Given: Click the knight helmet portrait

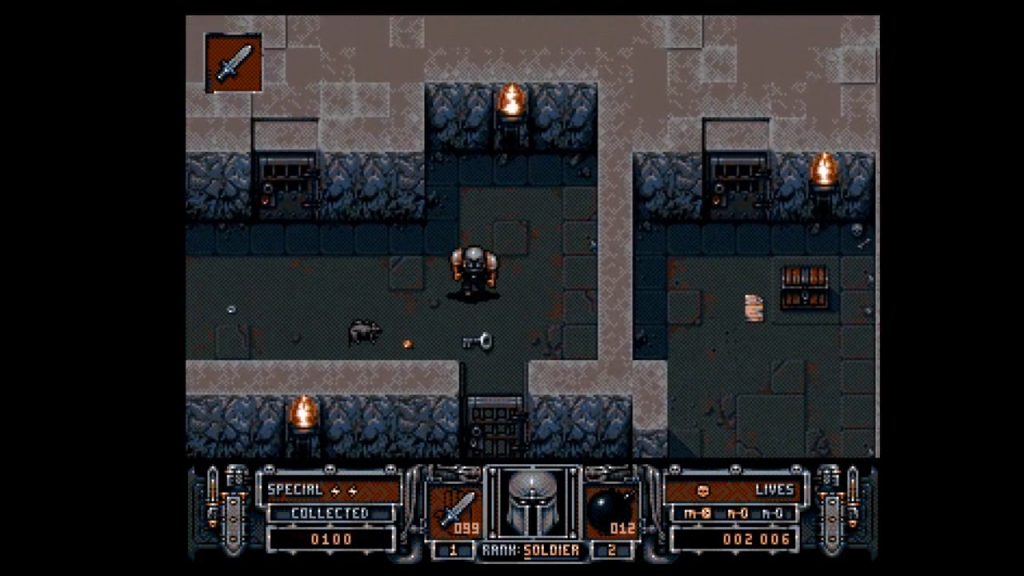Looking at the screenshot, I should pyautogui.click(x=532, y=503).
